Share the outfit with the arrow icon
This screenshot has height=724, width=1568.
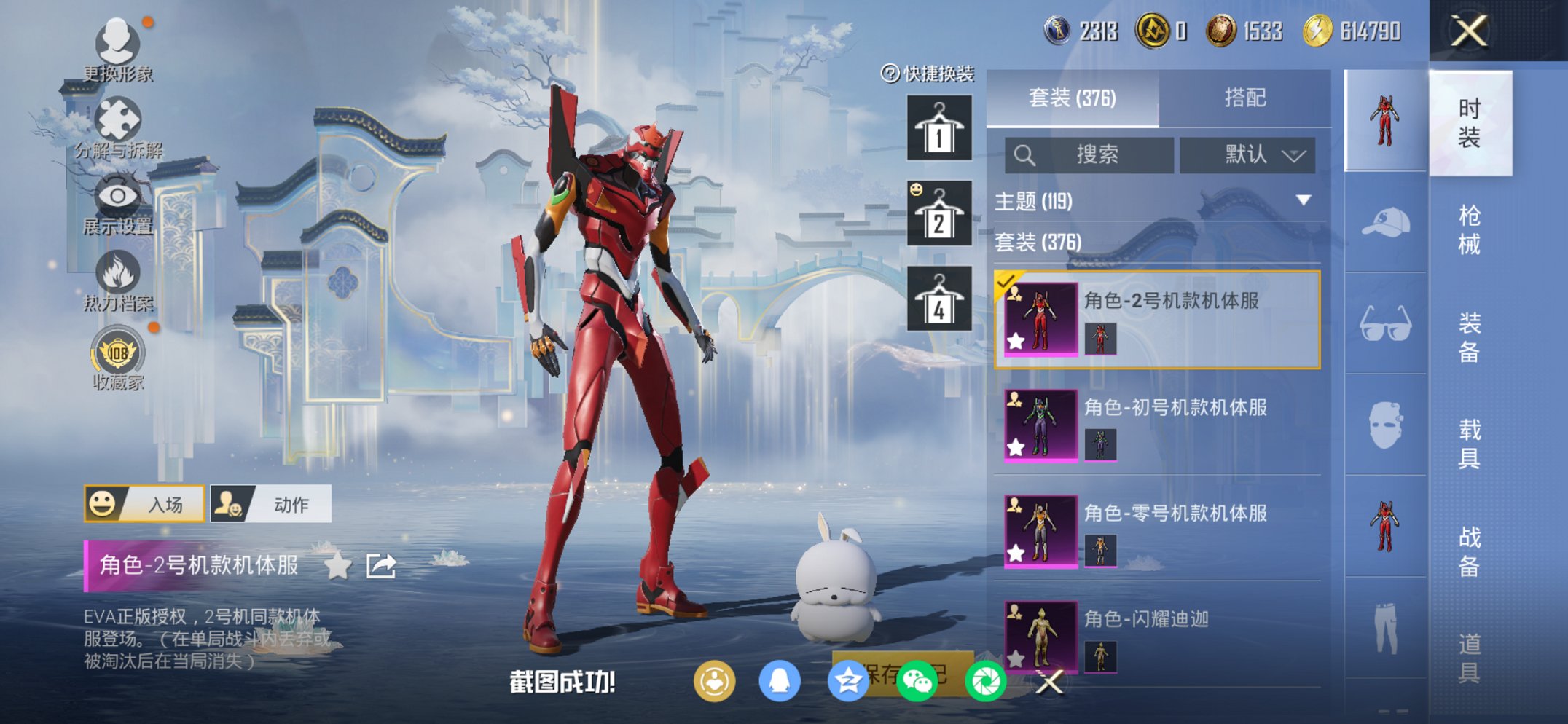pos(381,565)
